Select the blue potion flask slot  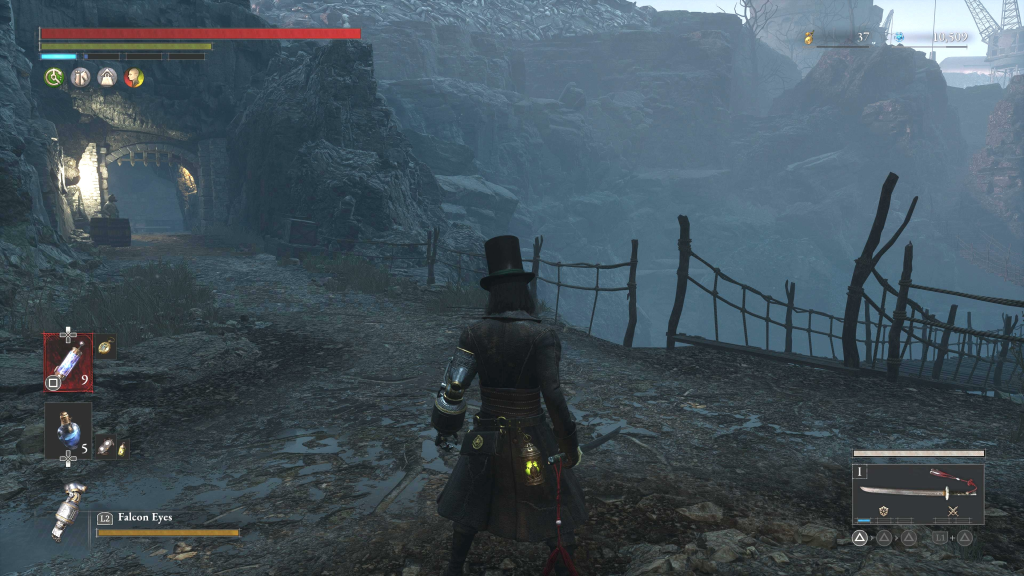pyautogui.click(x=68, y=429)
